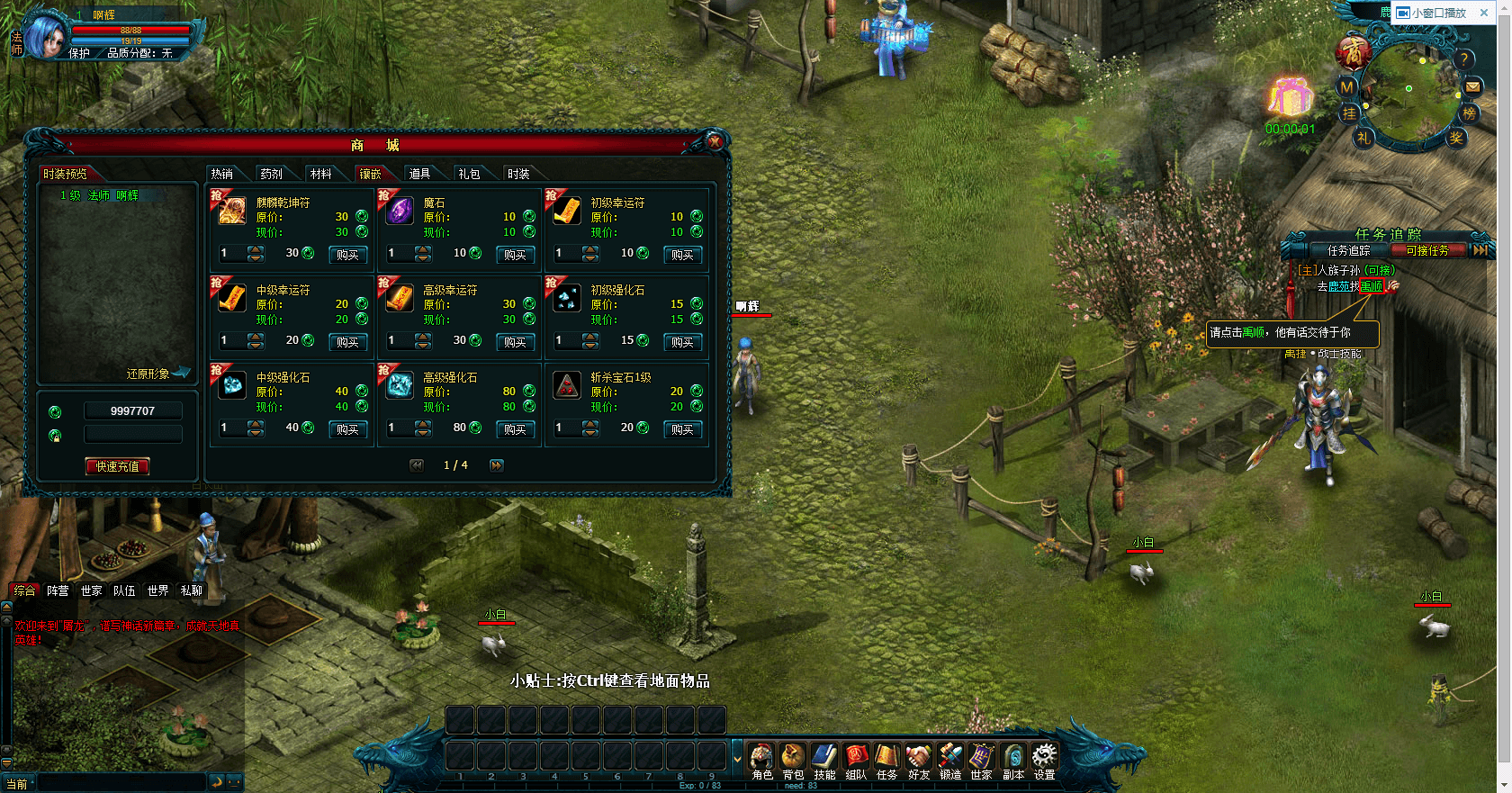Buy the 高级强化石 item
The width and height of the screenshot is (1512, 793).
(x=515, y=429)
